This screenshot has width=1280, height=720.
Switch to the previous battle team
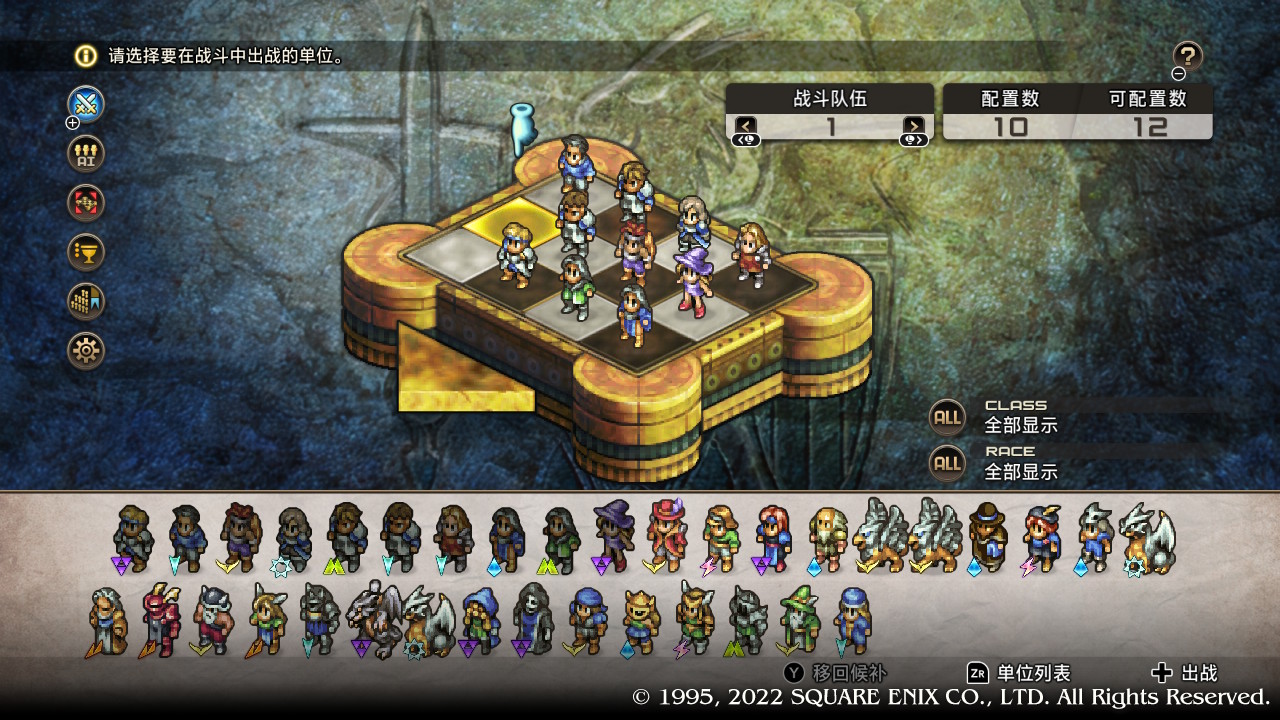pos(746,126)
